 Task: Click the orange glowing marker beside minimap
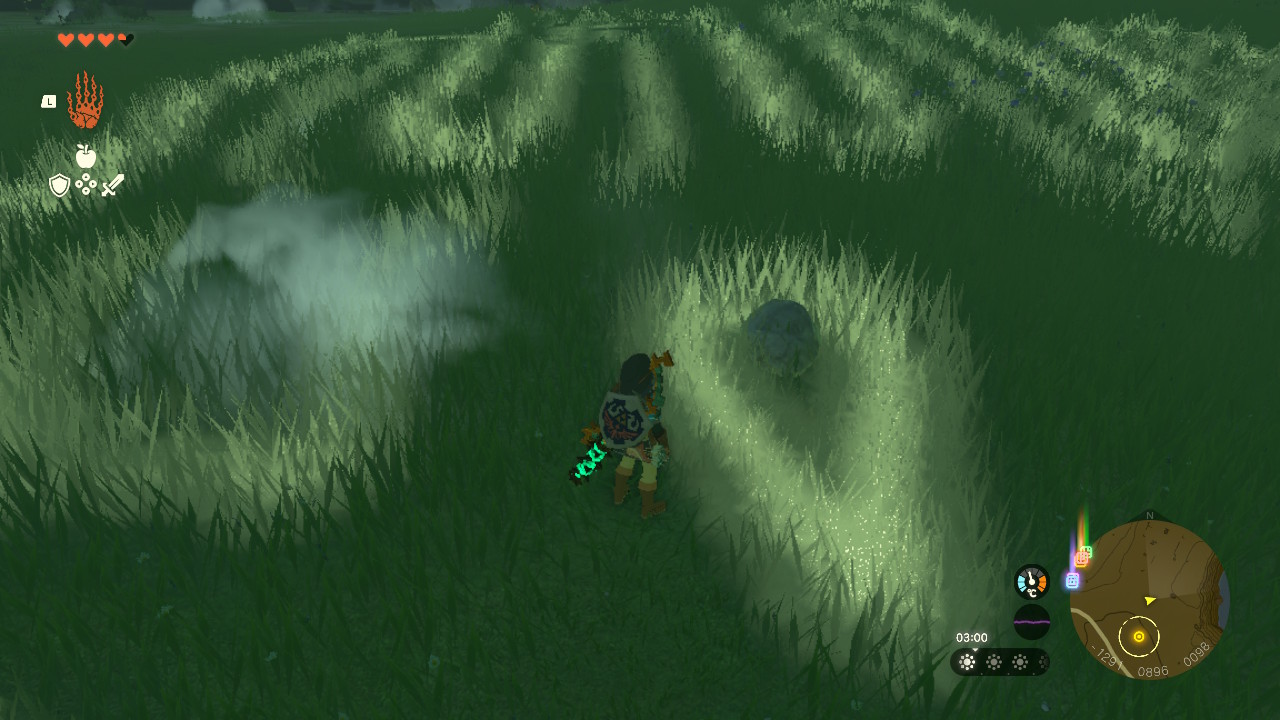click(x=1080, y=559)
